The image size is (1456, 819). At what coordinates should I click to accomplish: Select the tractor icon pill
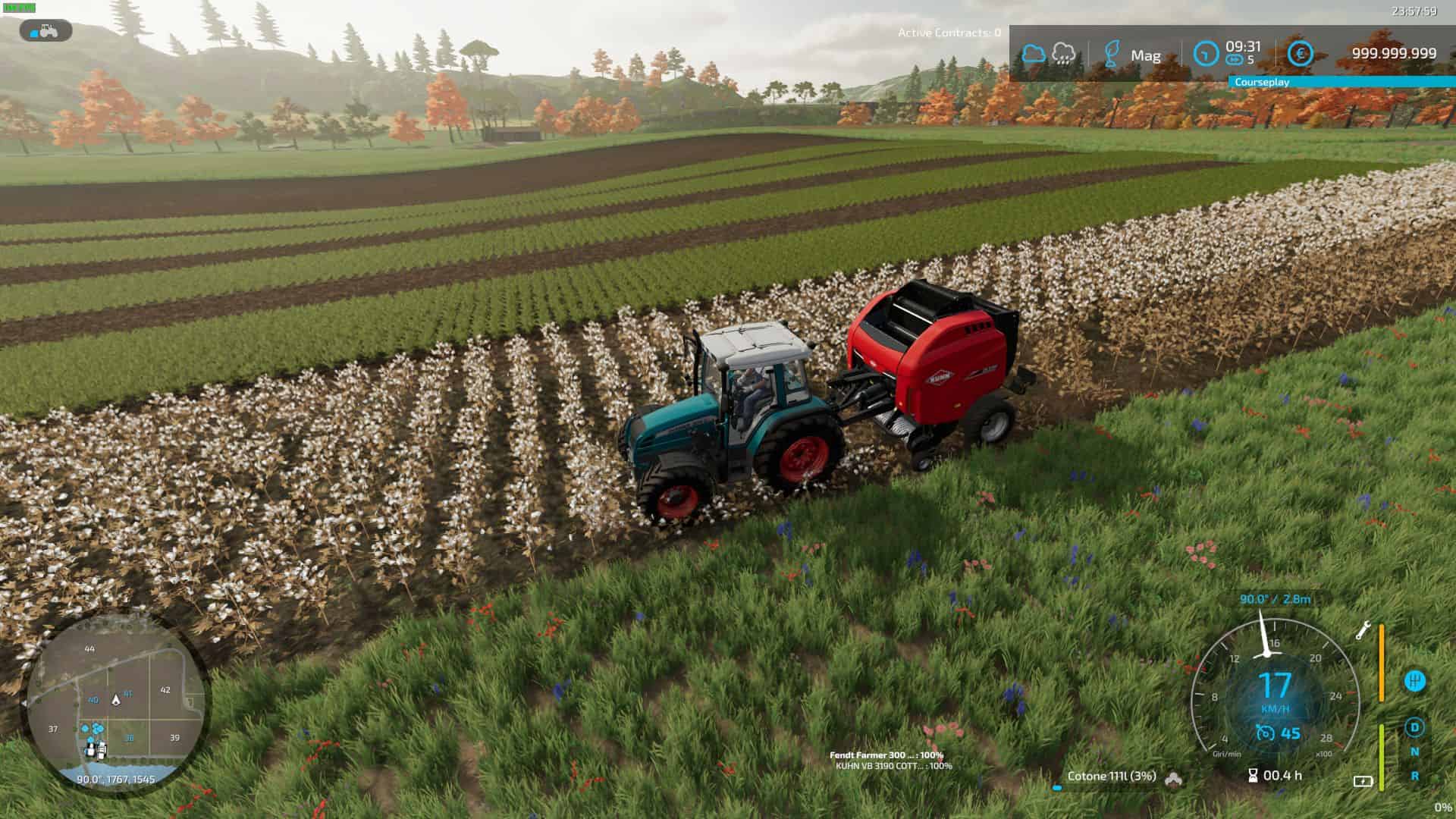[x=46, y=31]
